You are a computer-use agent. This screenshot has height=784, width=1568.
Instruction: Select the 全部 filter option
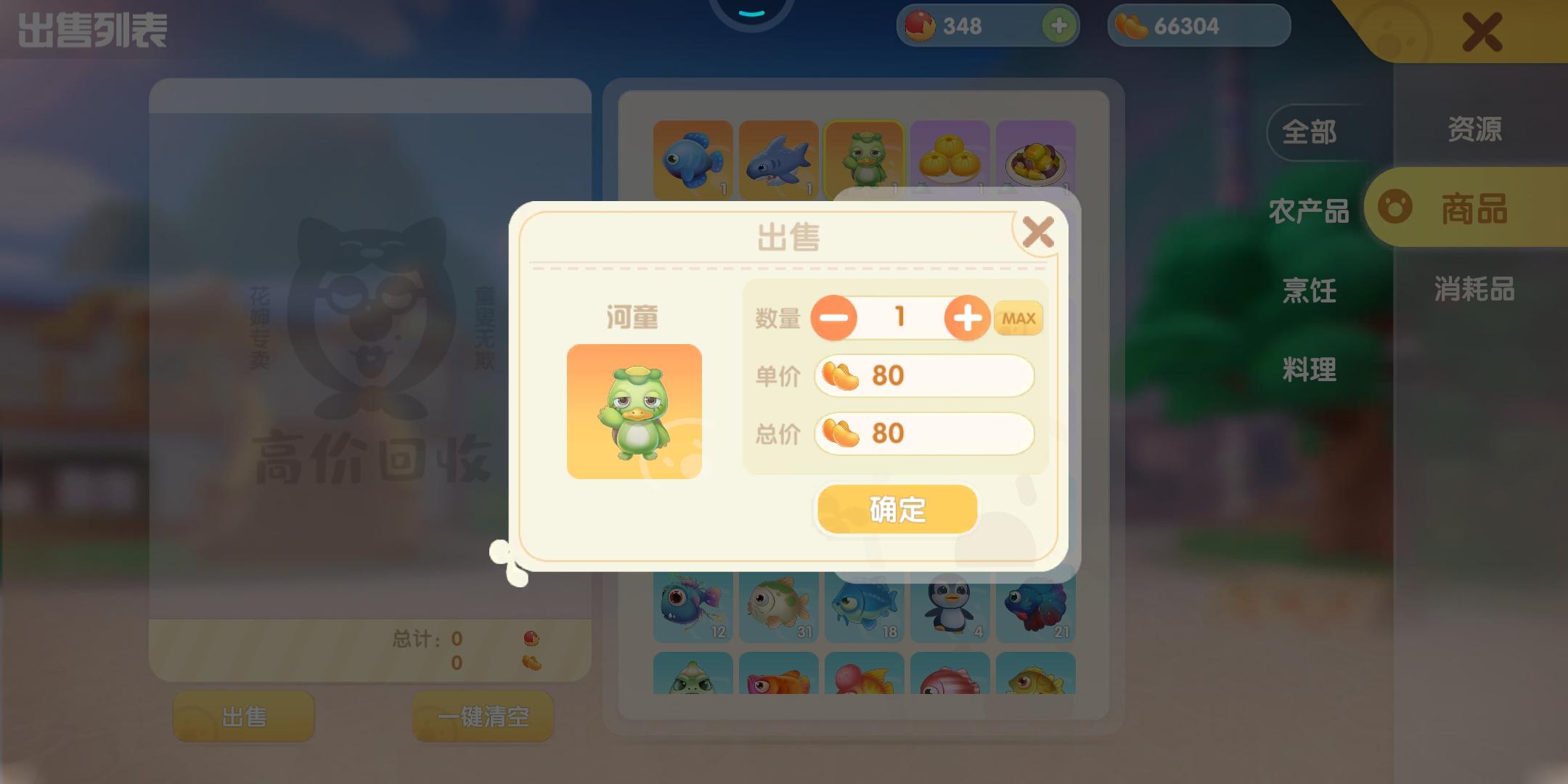(x=1309, y=133)
